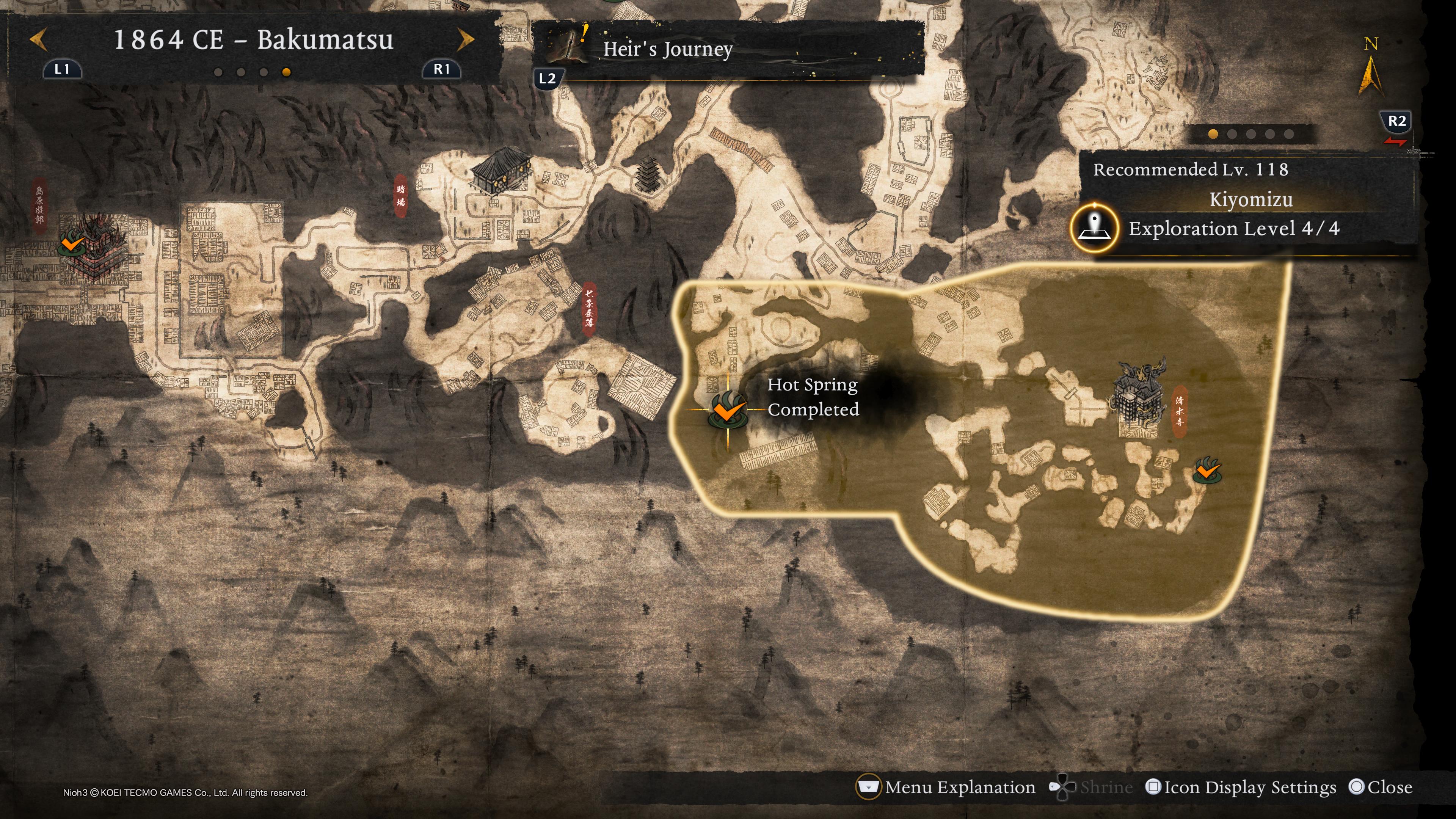Close the map screen
Viewport: 1456px width, 819px height.
[x=1380, y=787]
